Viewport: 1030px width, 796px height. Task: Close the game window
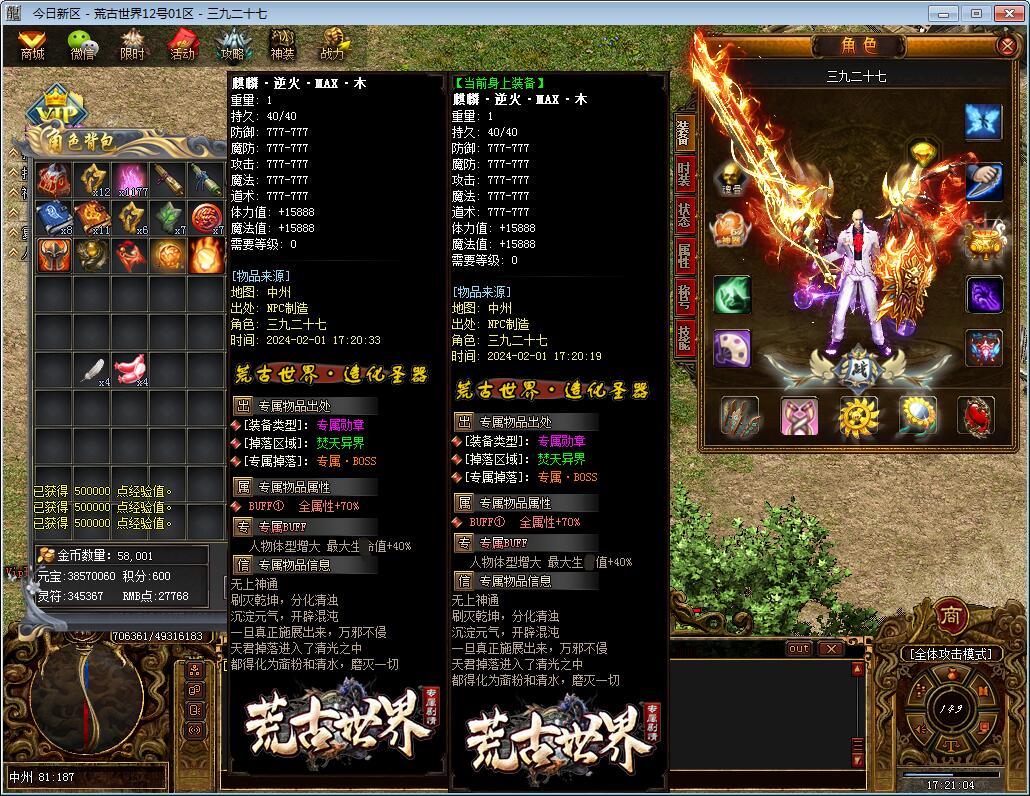[x=1005, y=13]
